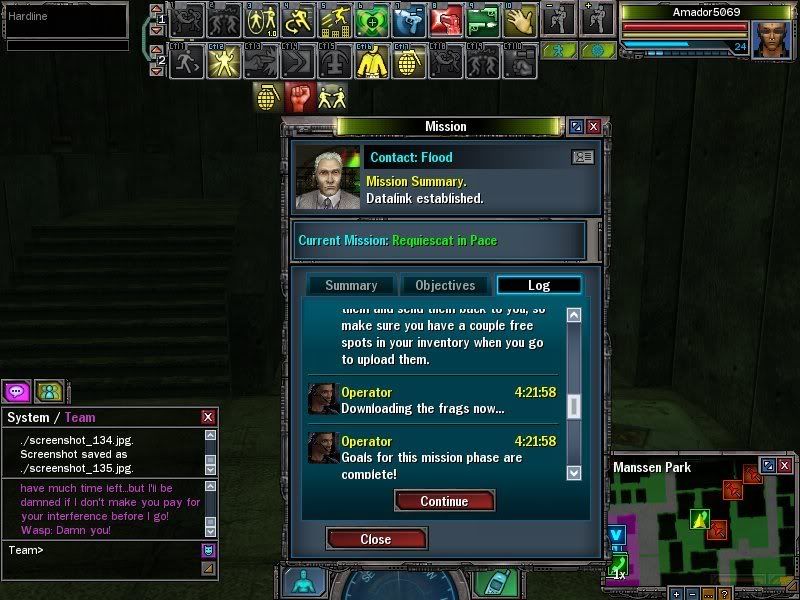Close the System / Team chat window
Image resolution: width=800 pixels, height=600 pixels.
208,417
